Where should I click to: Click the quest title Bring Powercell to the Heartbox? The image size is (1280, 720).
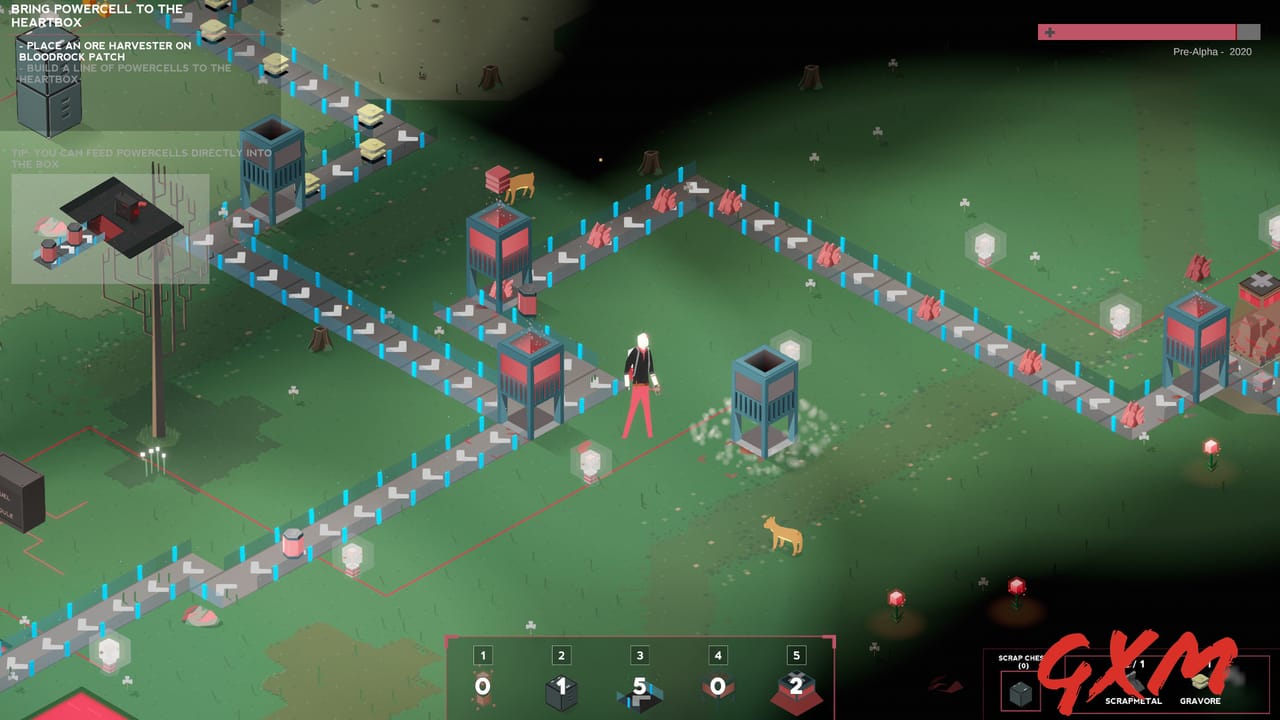tap(97, 13)
